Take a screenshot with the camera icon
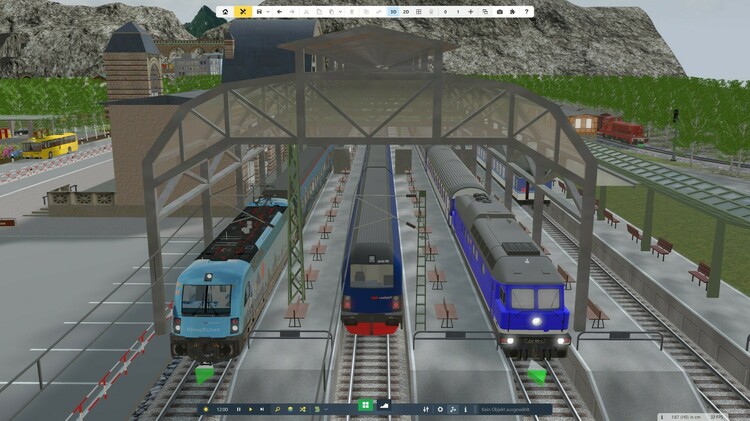 pyautogui.click(x=500, y=12)
